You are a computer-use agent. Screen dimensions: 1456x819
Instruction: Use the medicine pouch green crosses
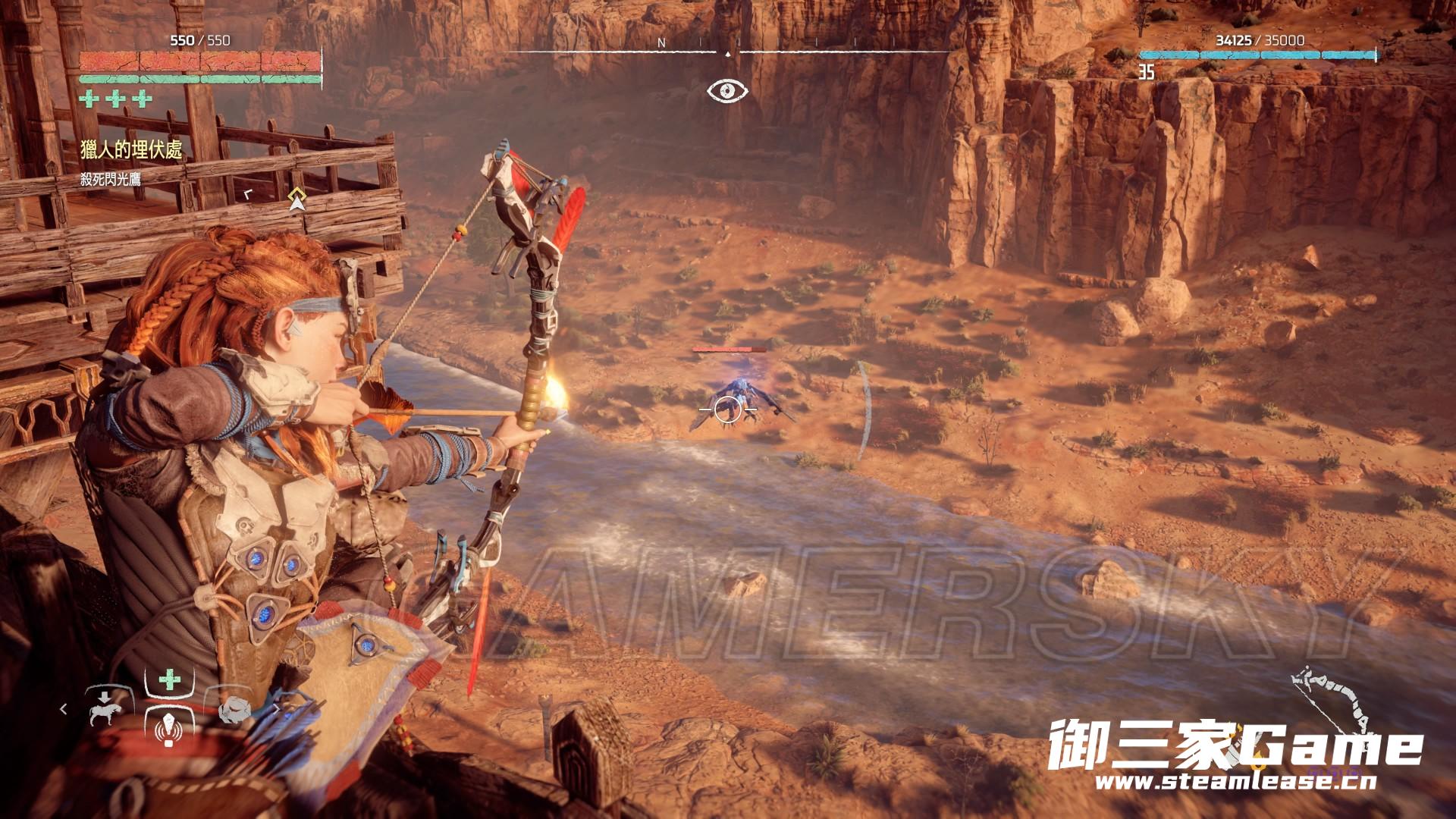(116, 99)
